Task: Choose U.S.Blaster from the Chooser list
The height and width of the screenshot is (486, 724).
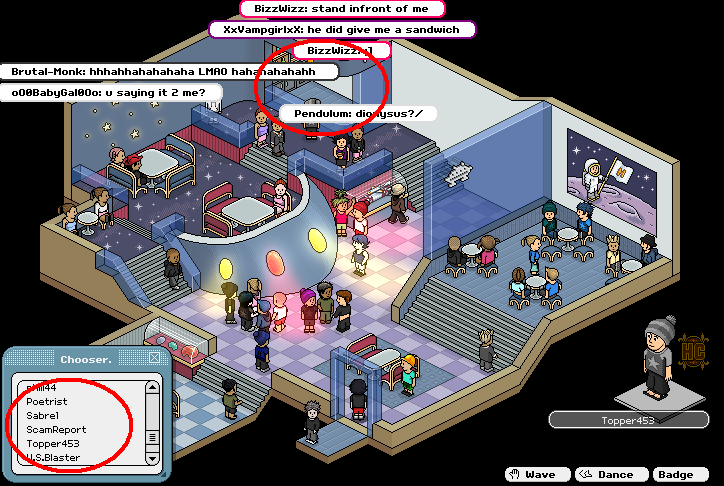Action: 54,457
